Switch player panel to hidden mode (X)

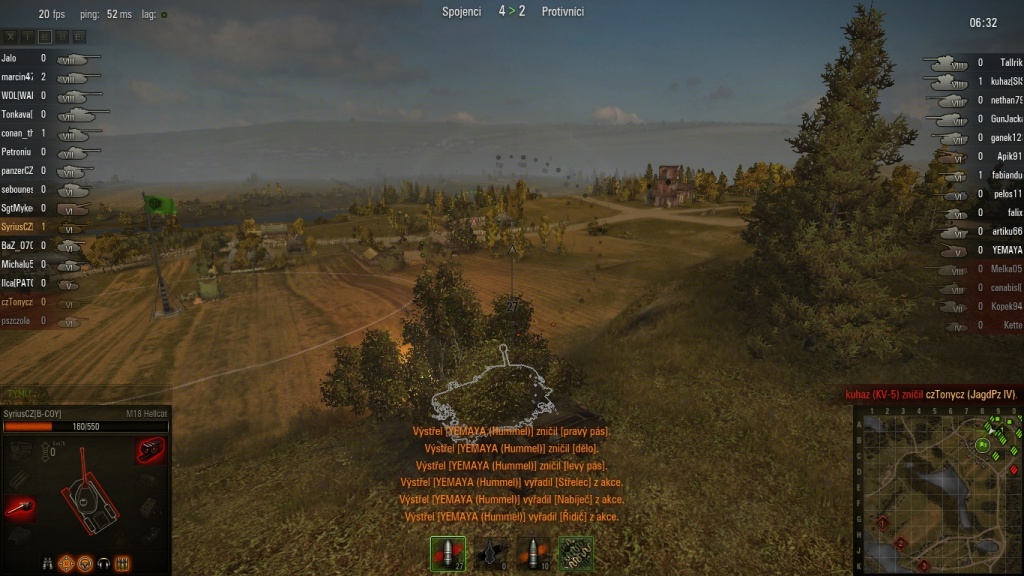click(10, 36)
